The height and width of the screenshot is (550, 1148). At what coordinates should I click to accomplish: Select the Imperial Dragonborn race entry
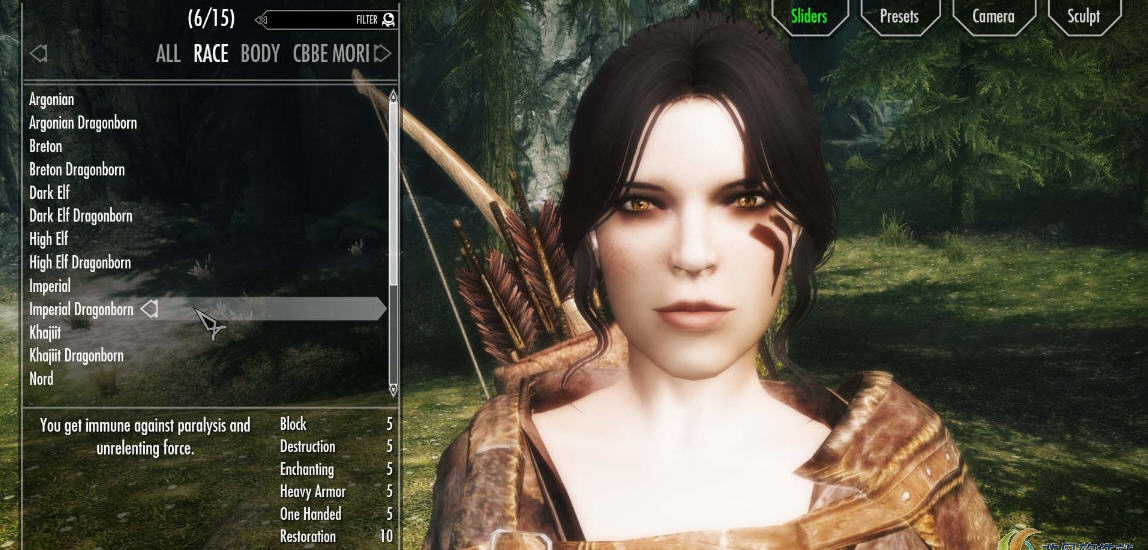[81, 309]
